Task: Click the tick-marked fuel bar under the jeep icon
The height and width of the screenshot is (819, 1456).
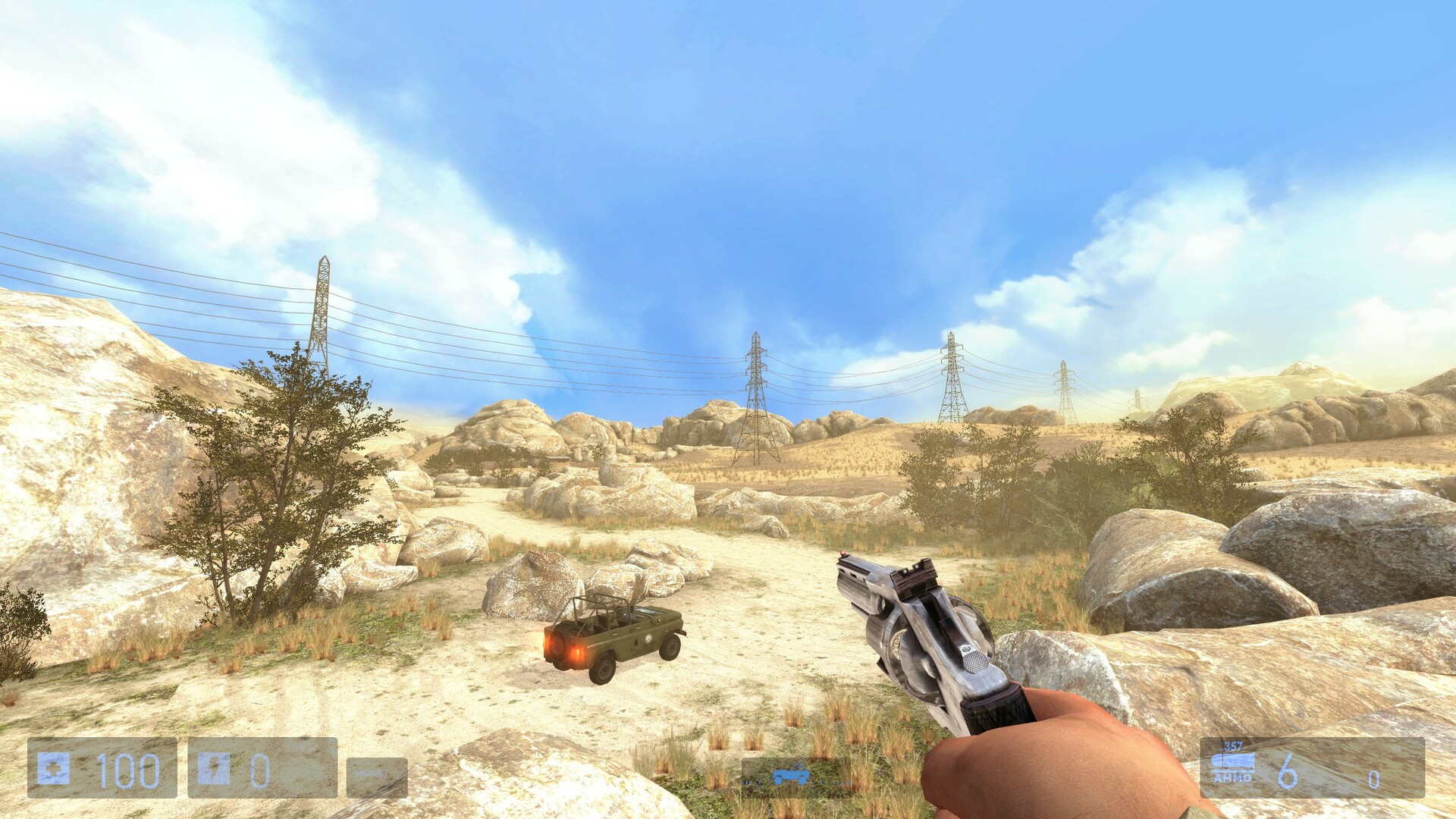Action: (795, 782)
